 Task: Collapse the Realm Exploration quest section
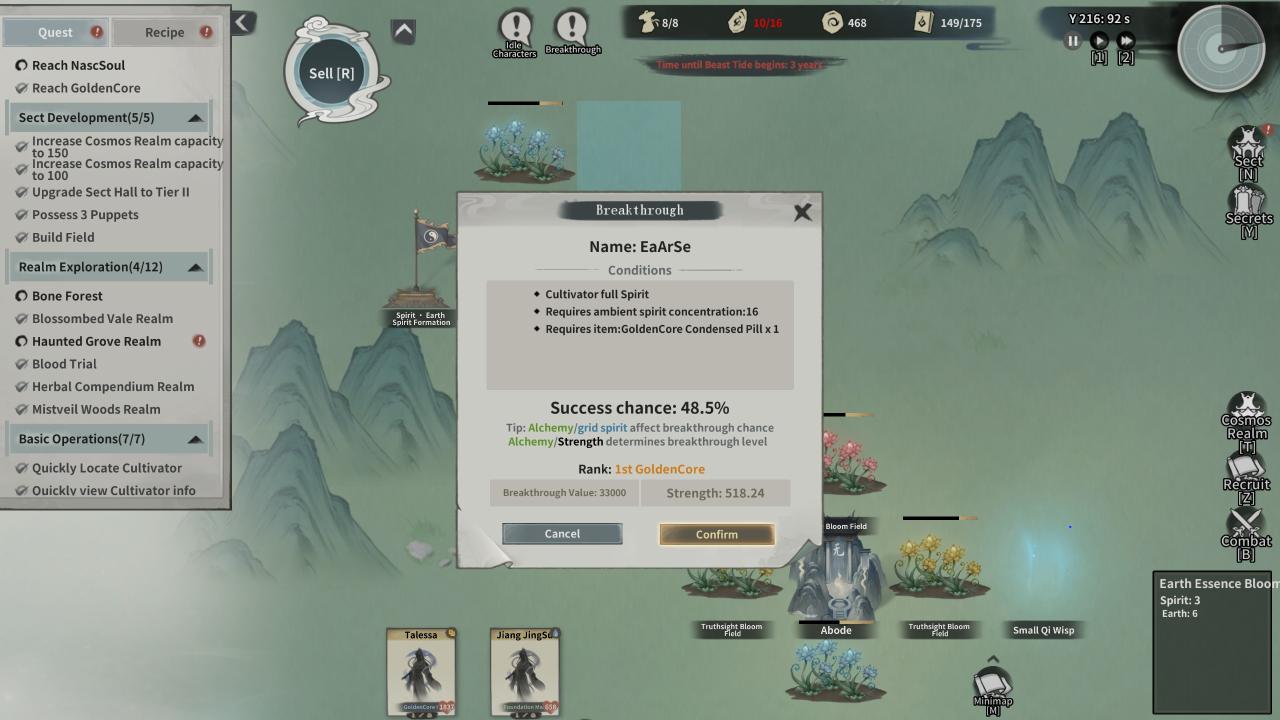(x=195, y=267)
